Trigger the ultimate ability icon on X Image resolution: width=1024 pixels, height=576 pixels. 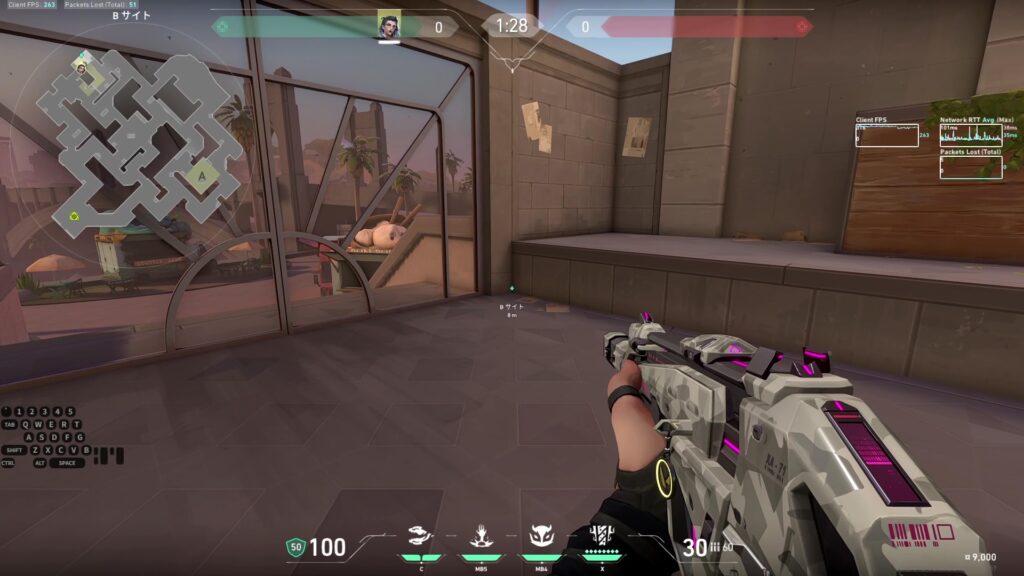[x=601, y=535]
